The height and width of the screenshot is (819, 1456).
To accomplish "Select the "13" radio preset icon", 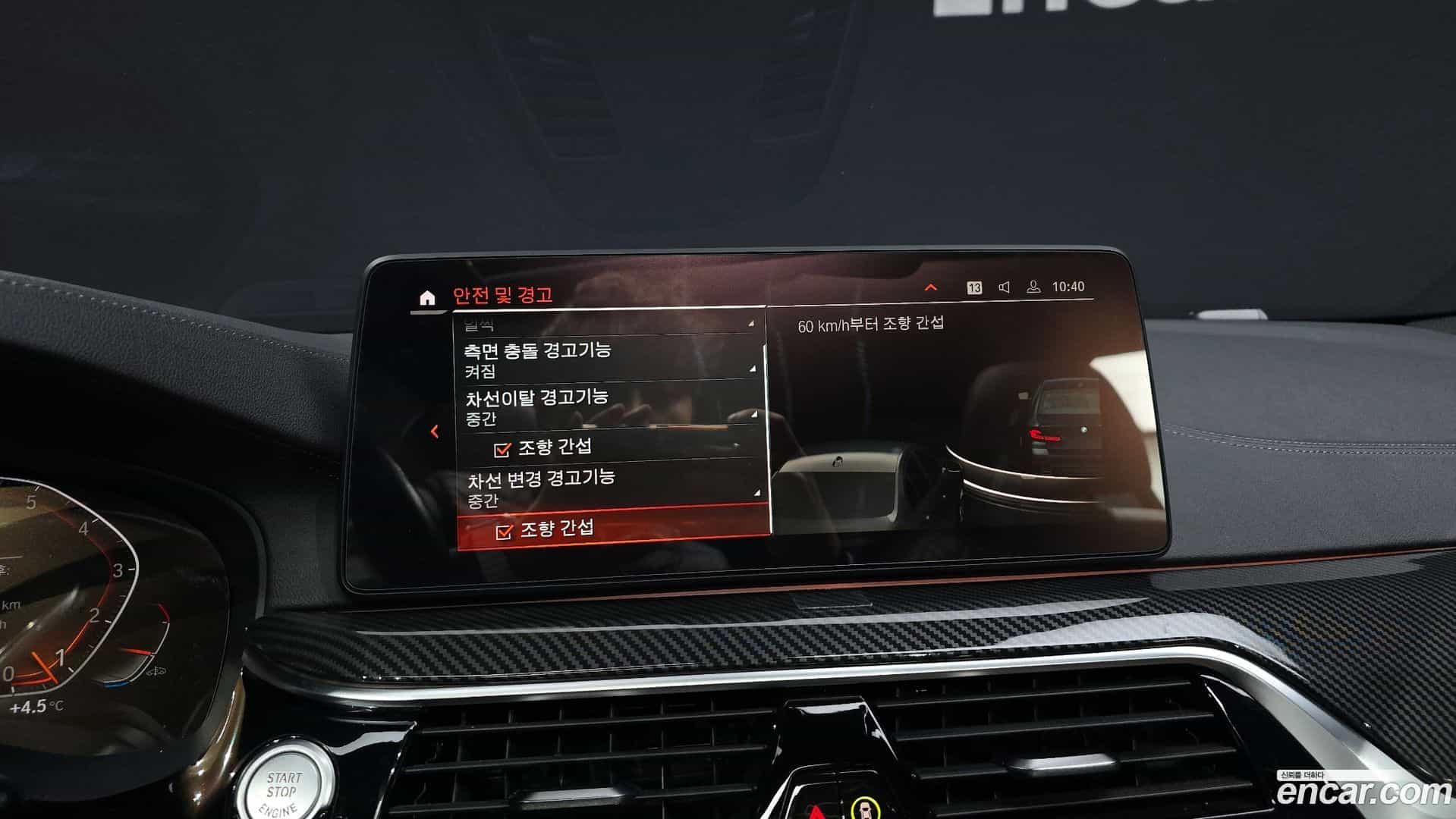I will click(x=973, y=287).
